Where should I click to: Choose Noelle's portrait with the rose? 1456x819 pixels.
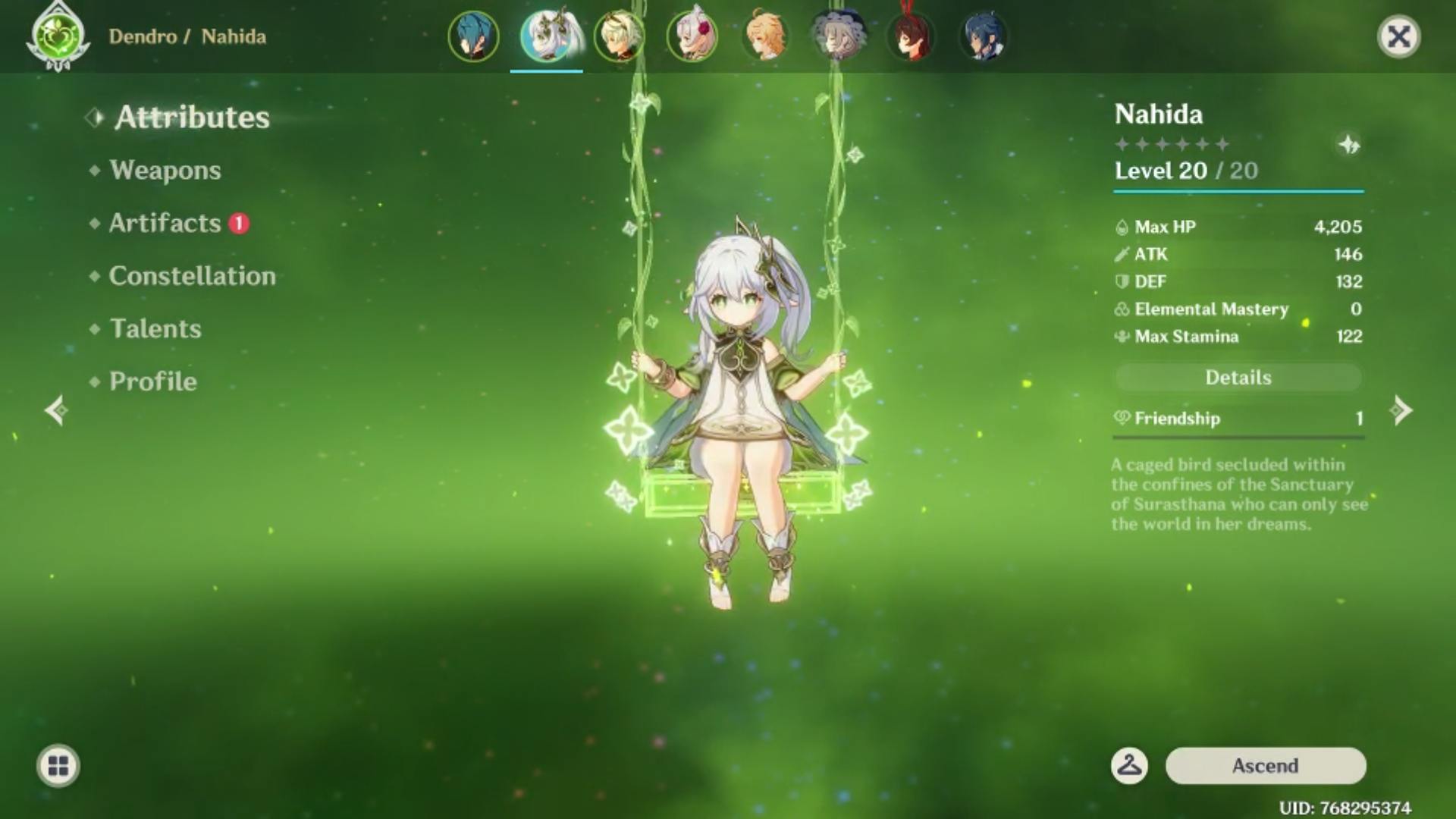coord(692,36)
